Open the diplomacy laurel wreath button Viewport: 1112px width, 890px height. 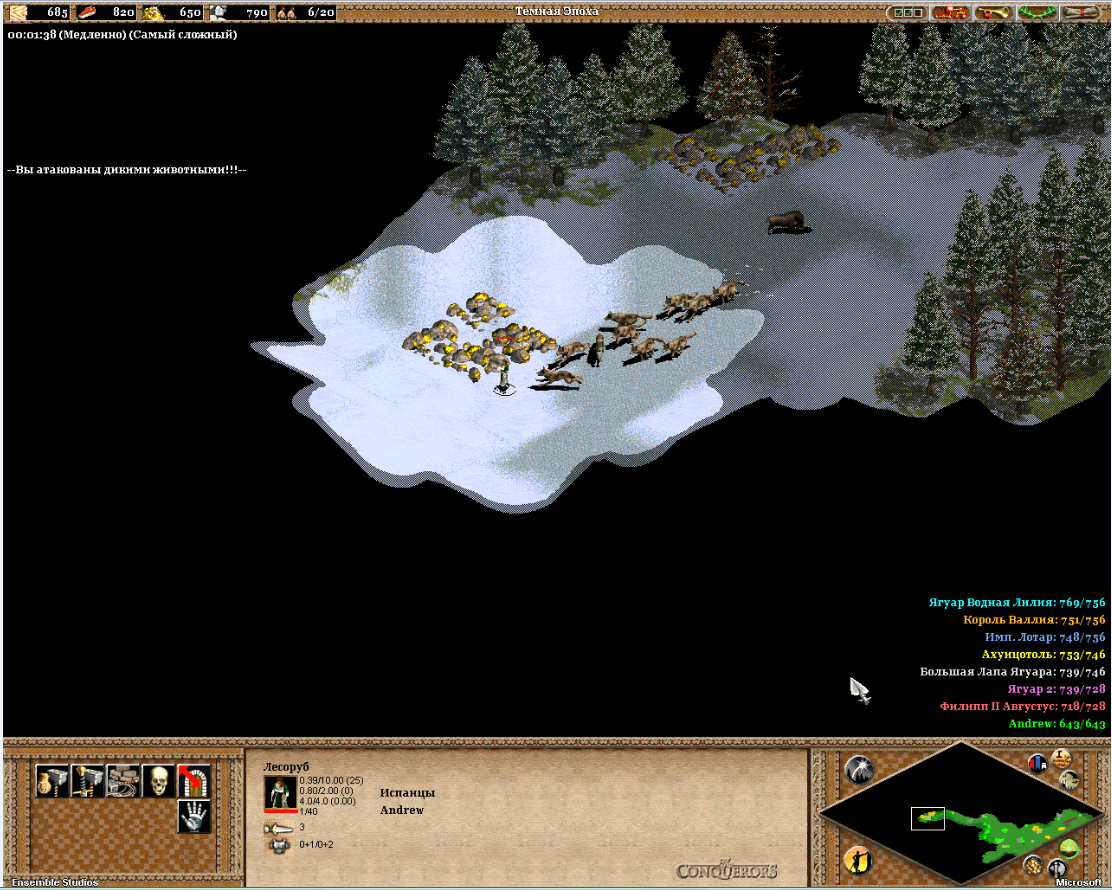(x=1037, y=13)
